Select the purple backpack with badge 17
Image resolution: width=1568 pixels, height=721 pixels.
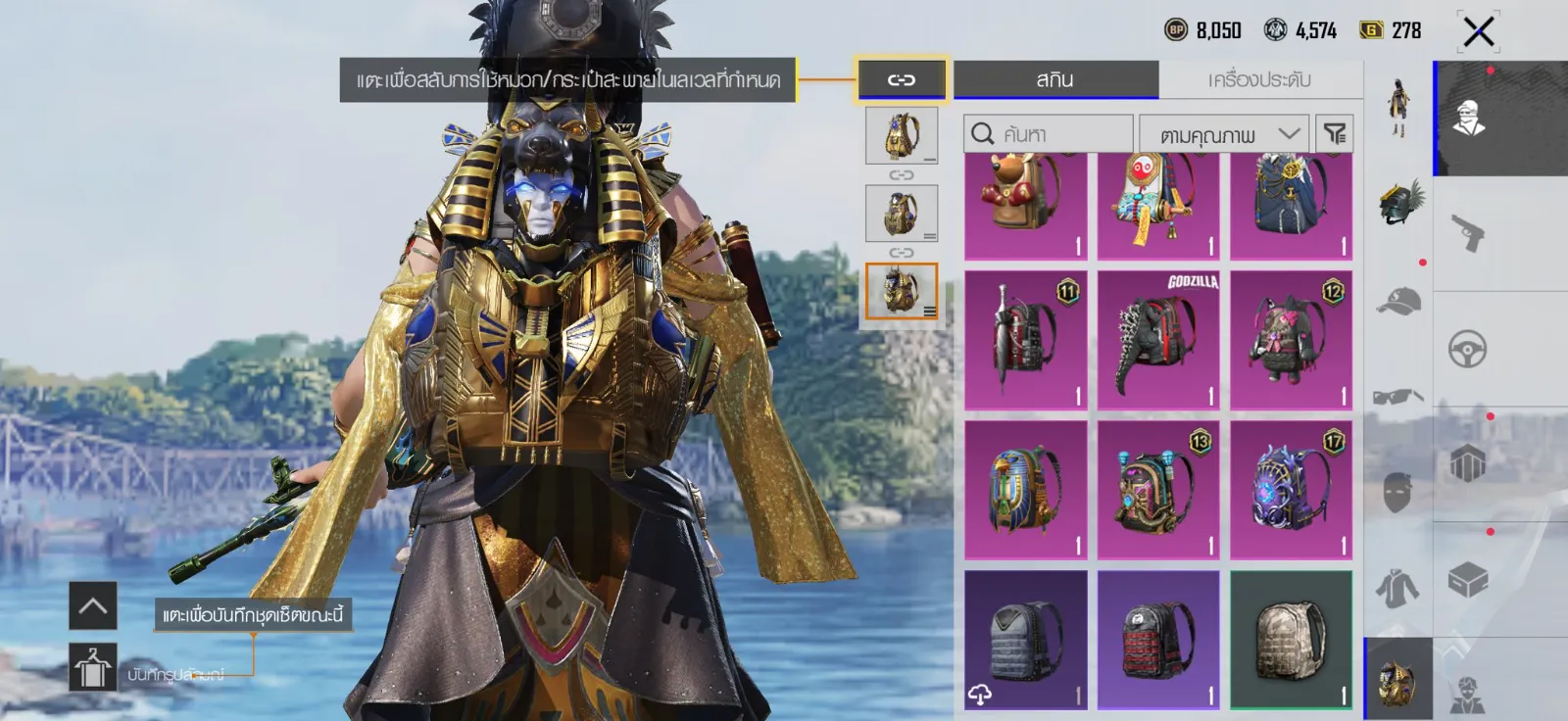click(x=1291, y=490)
